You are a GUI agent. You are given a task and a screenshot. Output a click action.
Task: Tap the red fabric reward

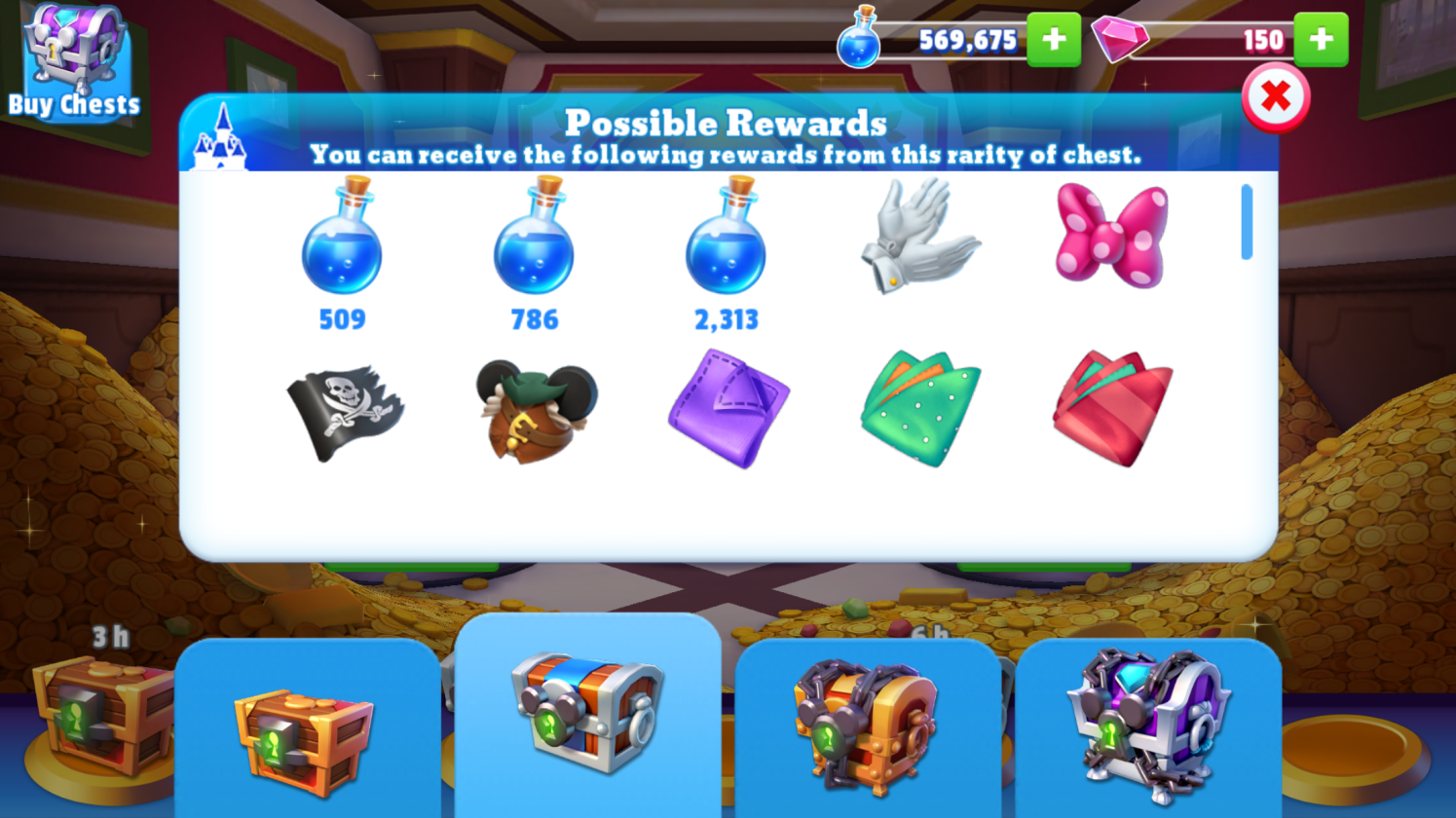click(x=1112, y=409)
